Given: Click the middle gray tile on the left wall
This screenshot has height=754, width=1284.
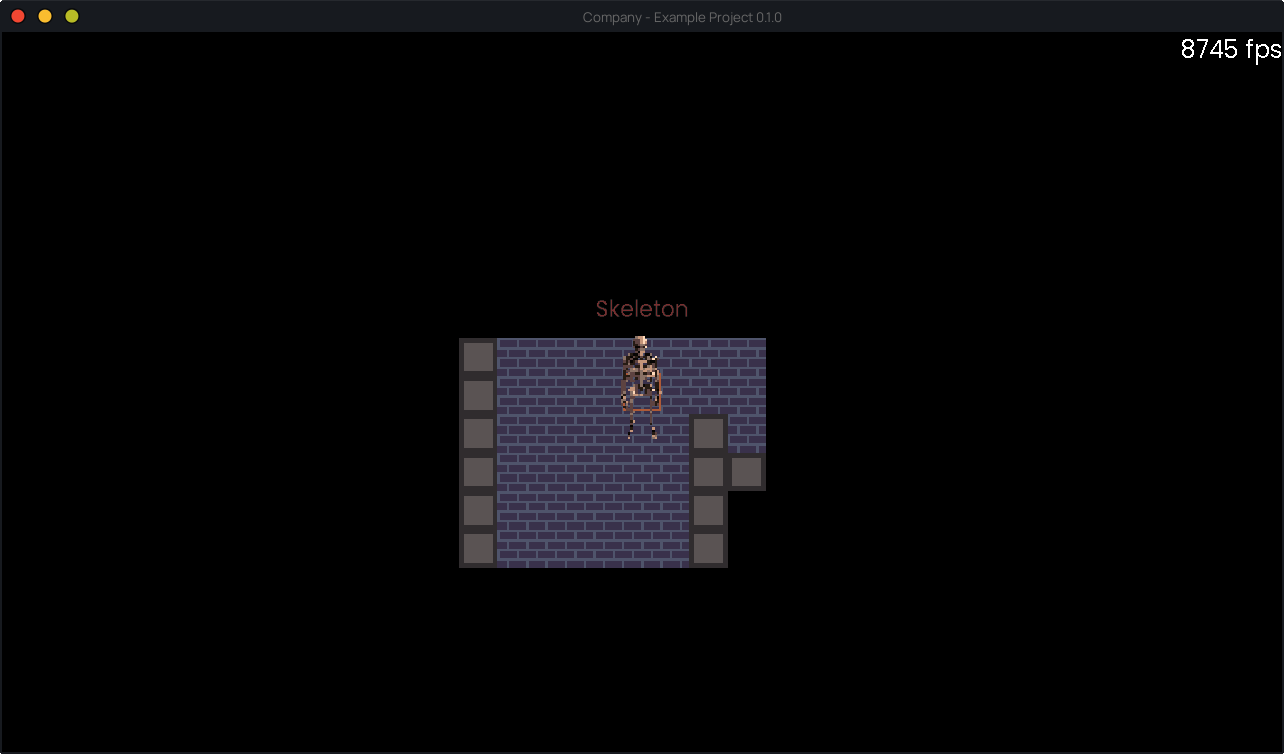Looking at the screenshot, I should pyautogui.click(x=478, y=434).
